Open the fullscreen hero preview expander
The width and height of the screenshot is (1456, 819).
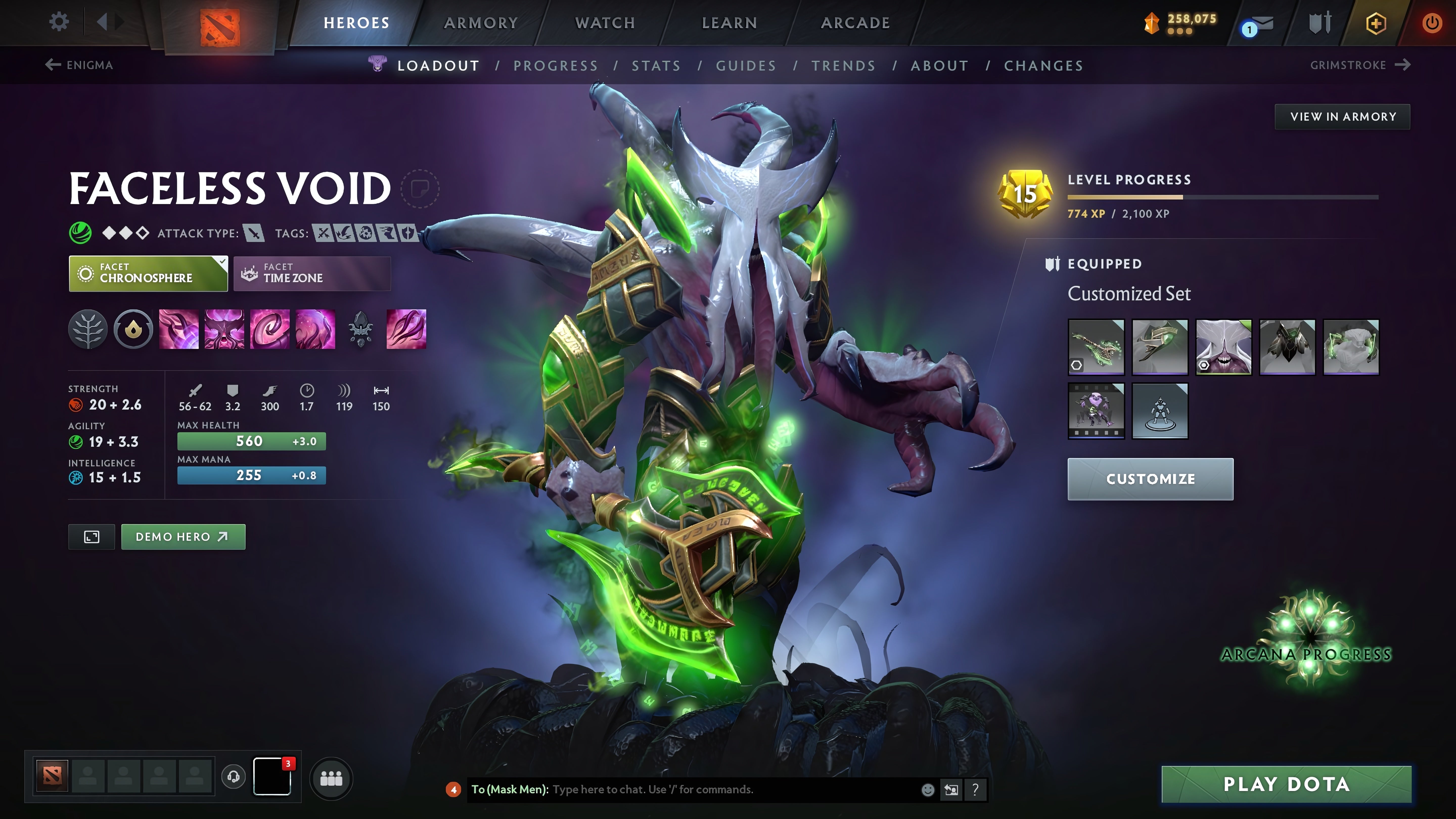coord(91,536)
